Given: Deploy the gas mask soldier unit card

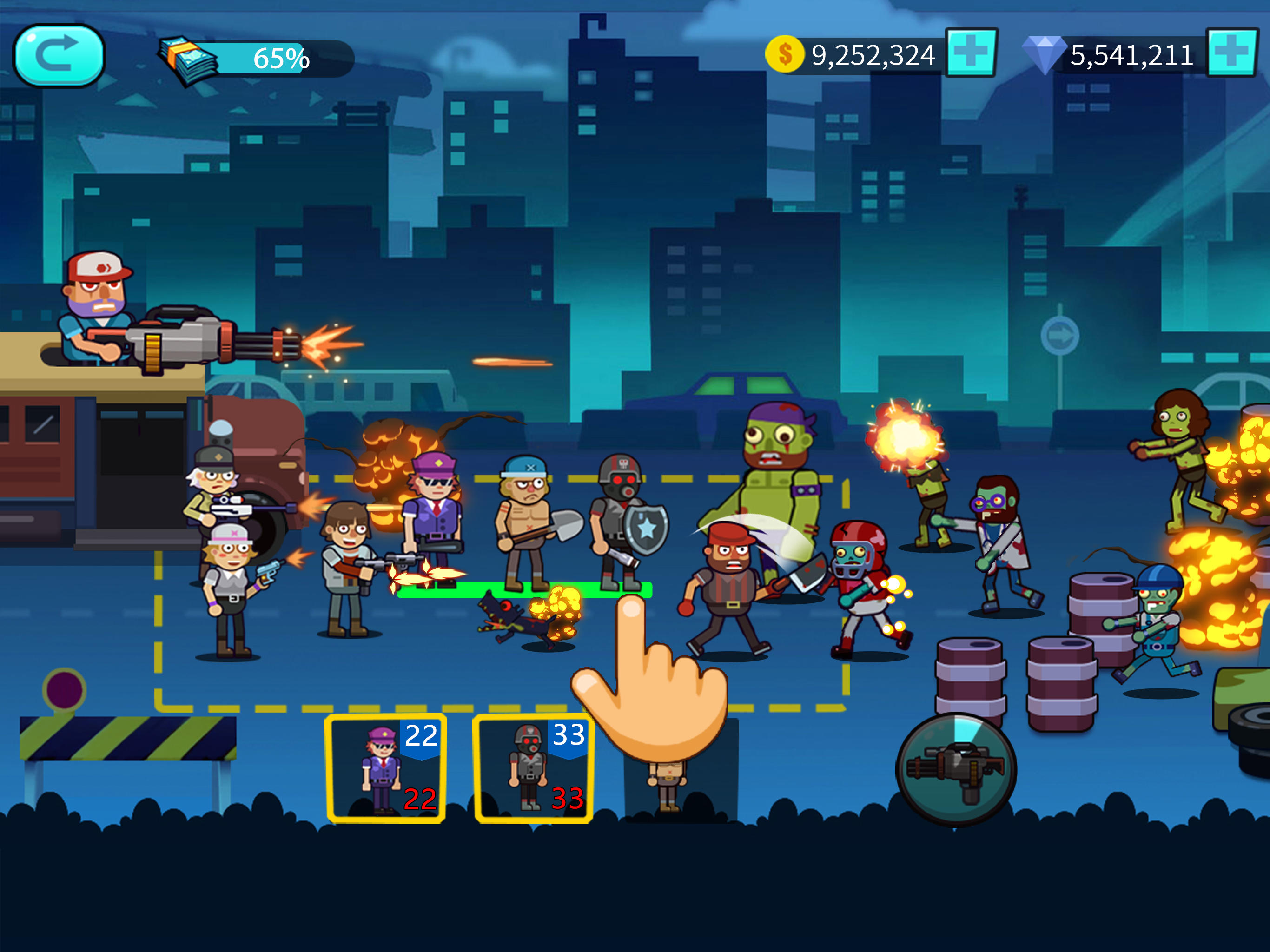Looking at the screenshot, I should (x=533, y=768).
